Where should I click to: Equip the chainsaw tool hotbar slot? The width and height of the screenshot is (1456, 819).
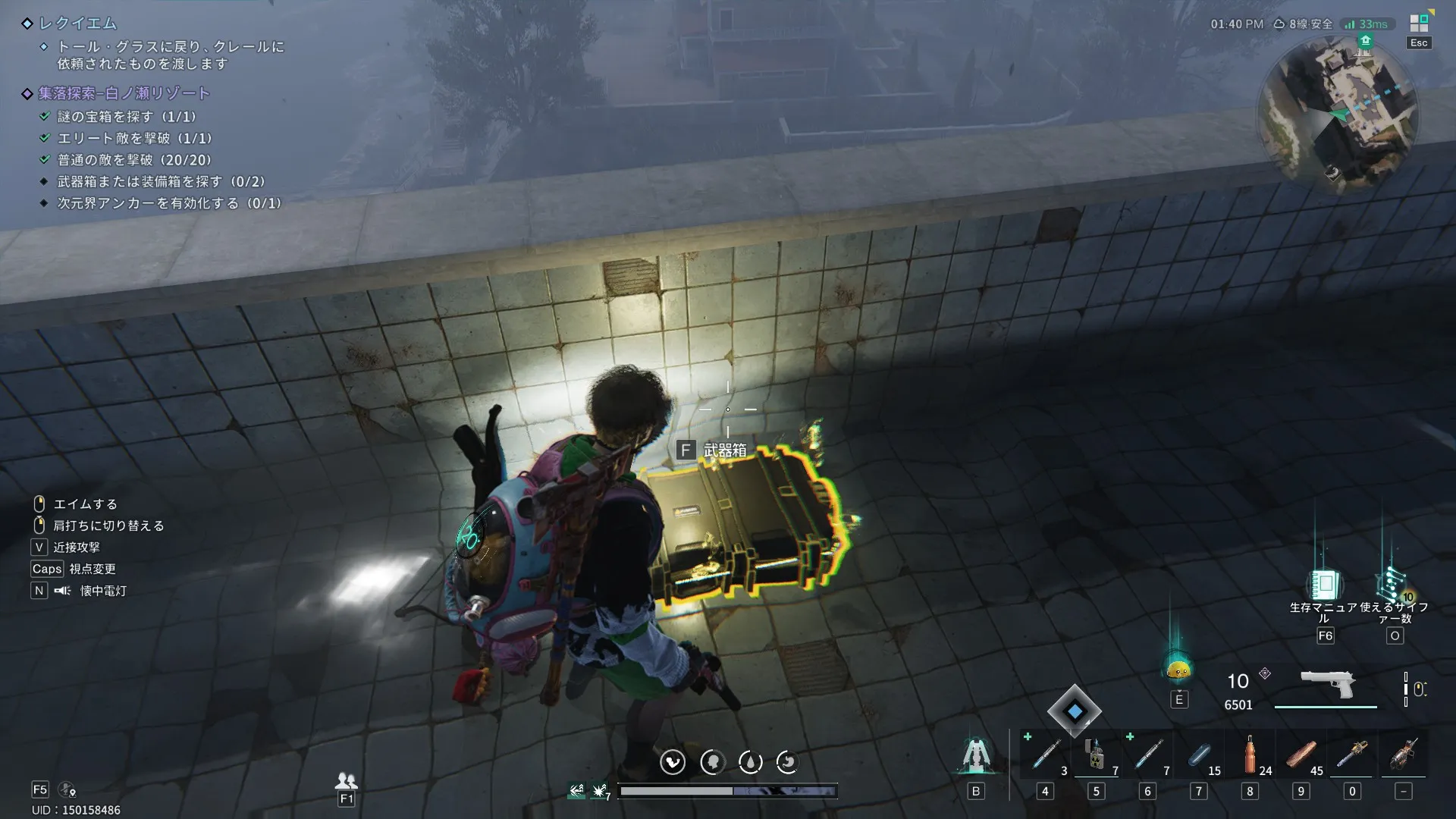[1352, 755]
